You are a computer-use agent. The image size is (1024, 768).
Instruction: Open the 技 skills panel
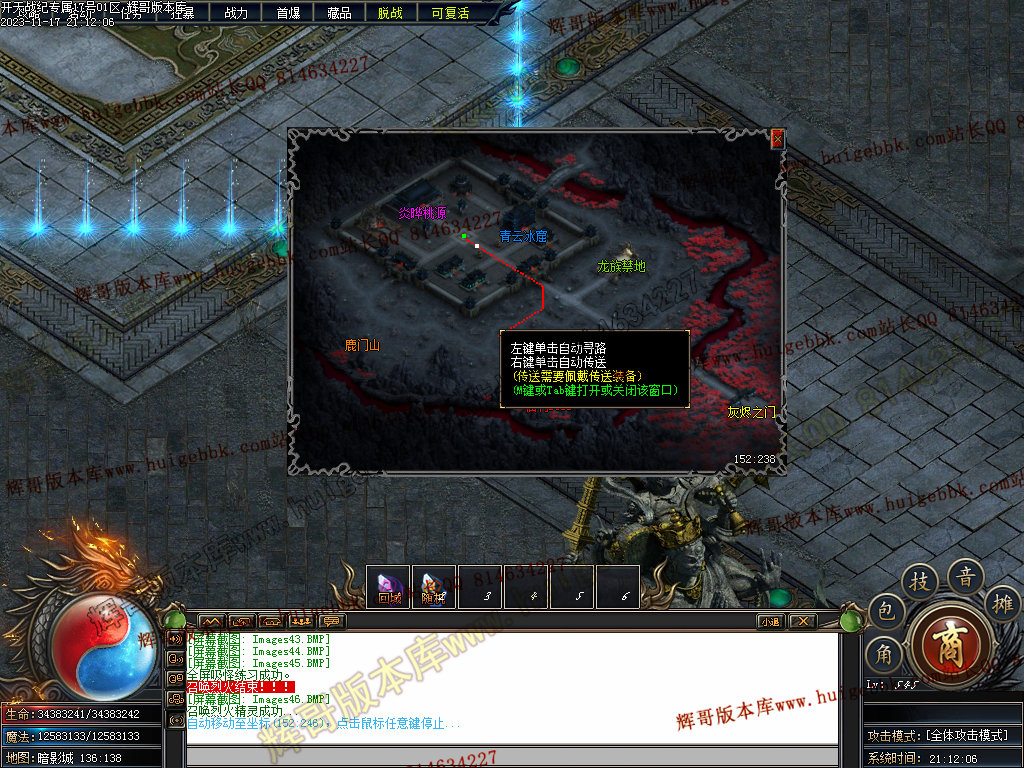tap(919, 582)
